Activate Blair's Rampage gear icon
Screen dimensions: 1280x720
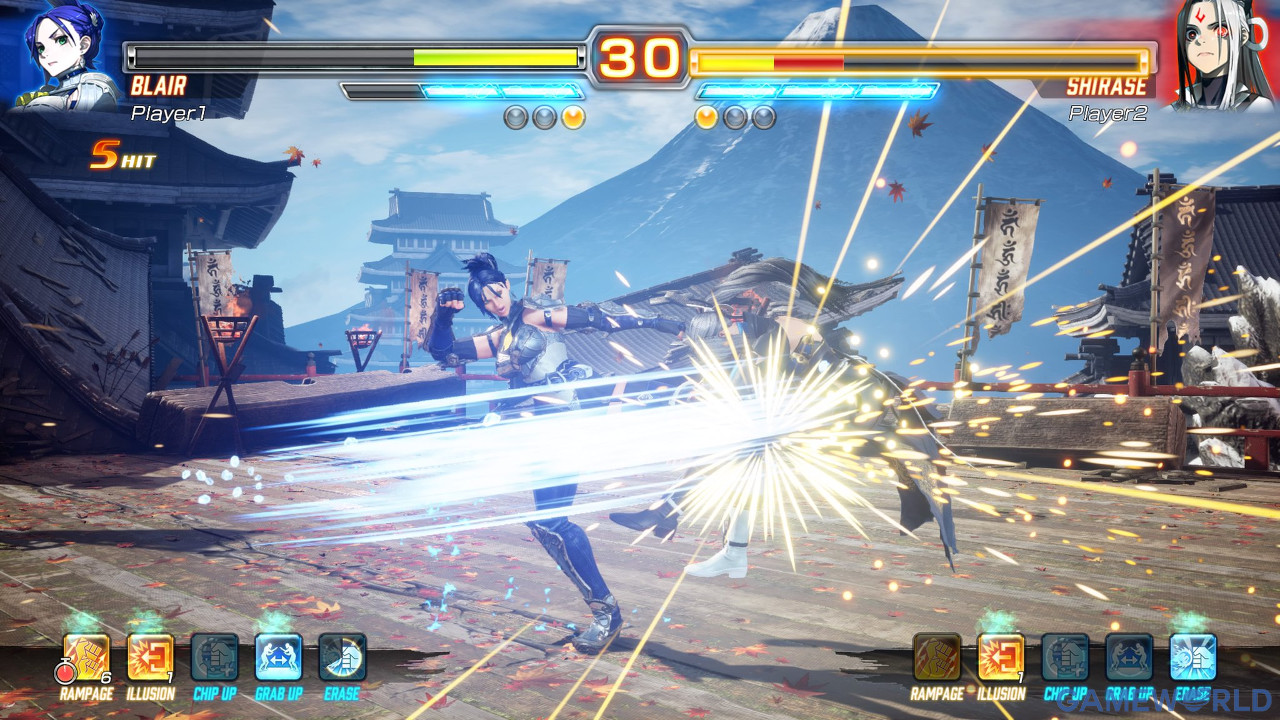[x=87, y=657]
